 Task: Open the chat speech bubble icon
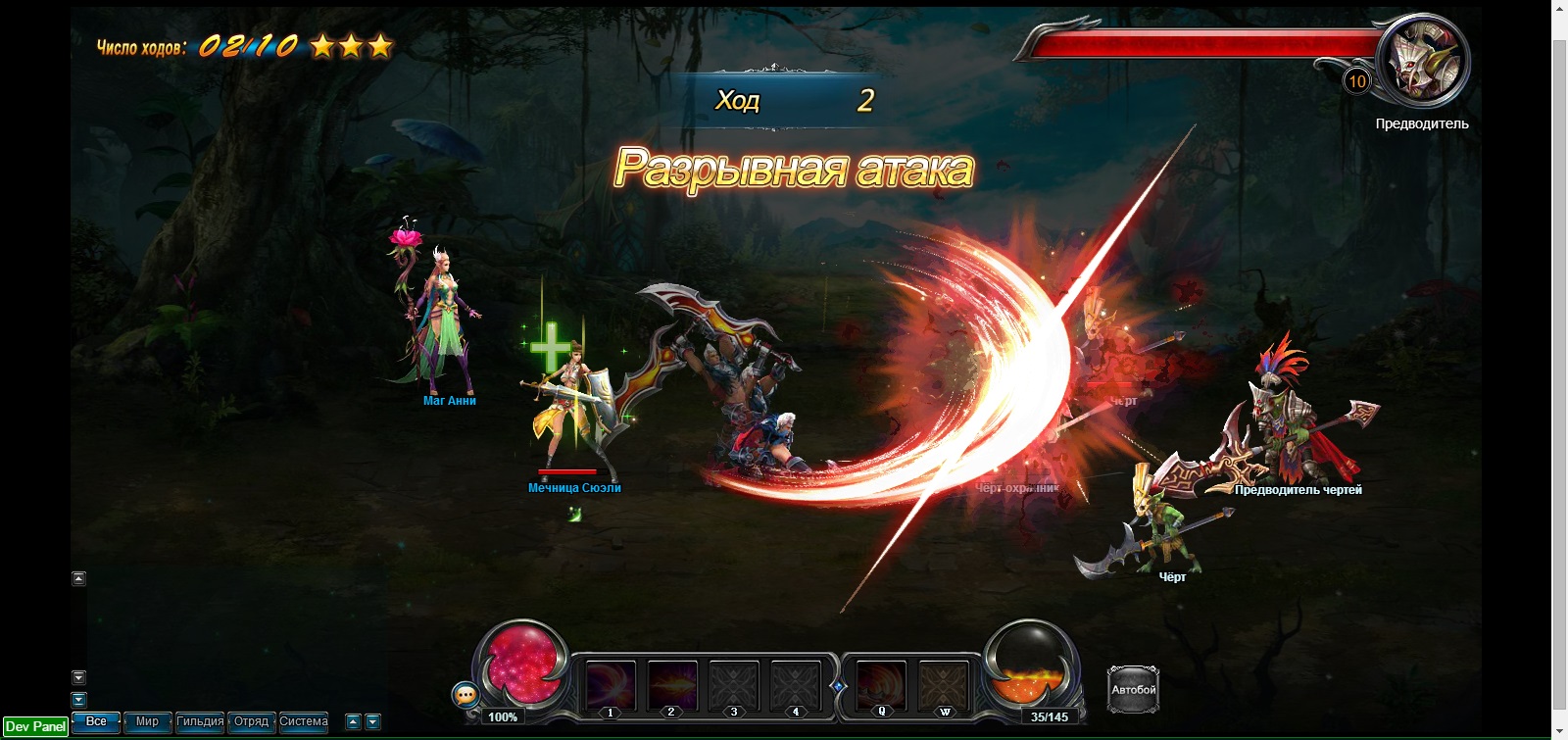coord(465,695)
